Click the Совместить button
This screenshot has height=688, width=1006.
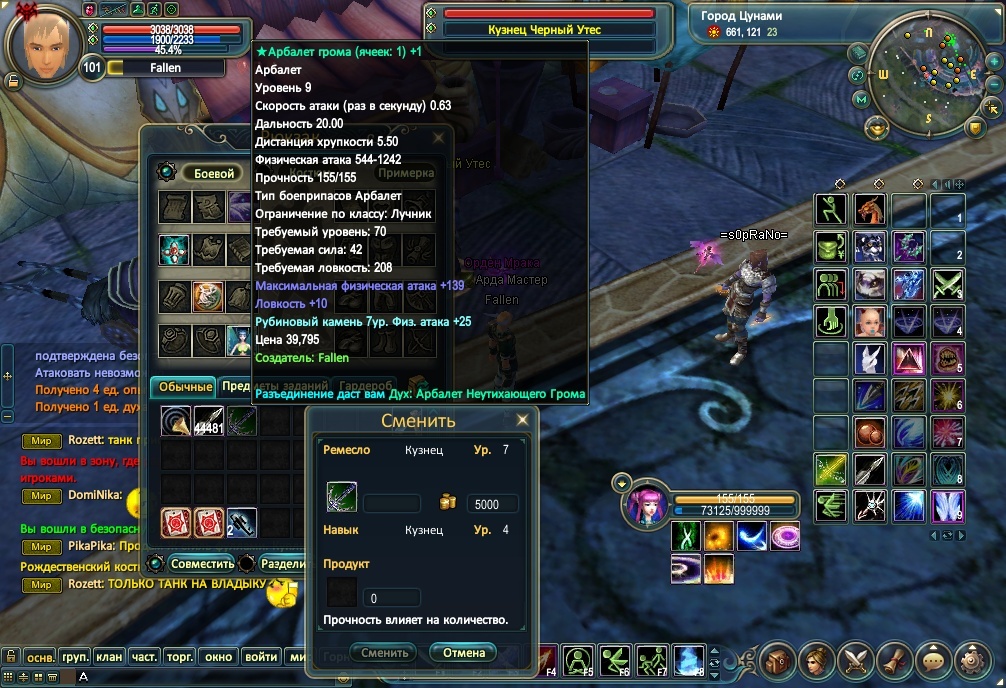(201, 564)
